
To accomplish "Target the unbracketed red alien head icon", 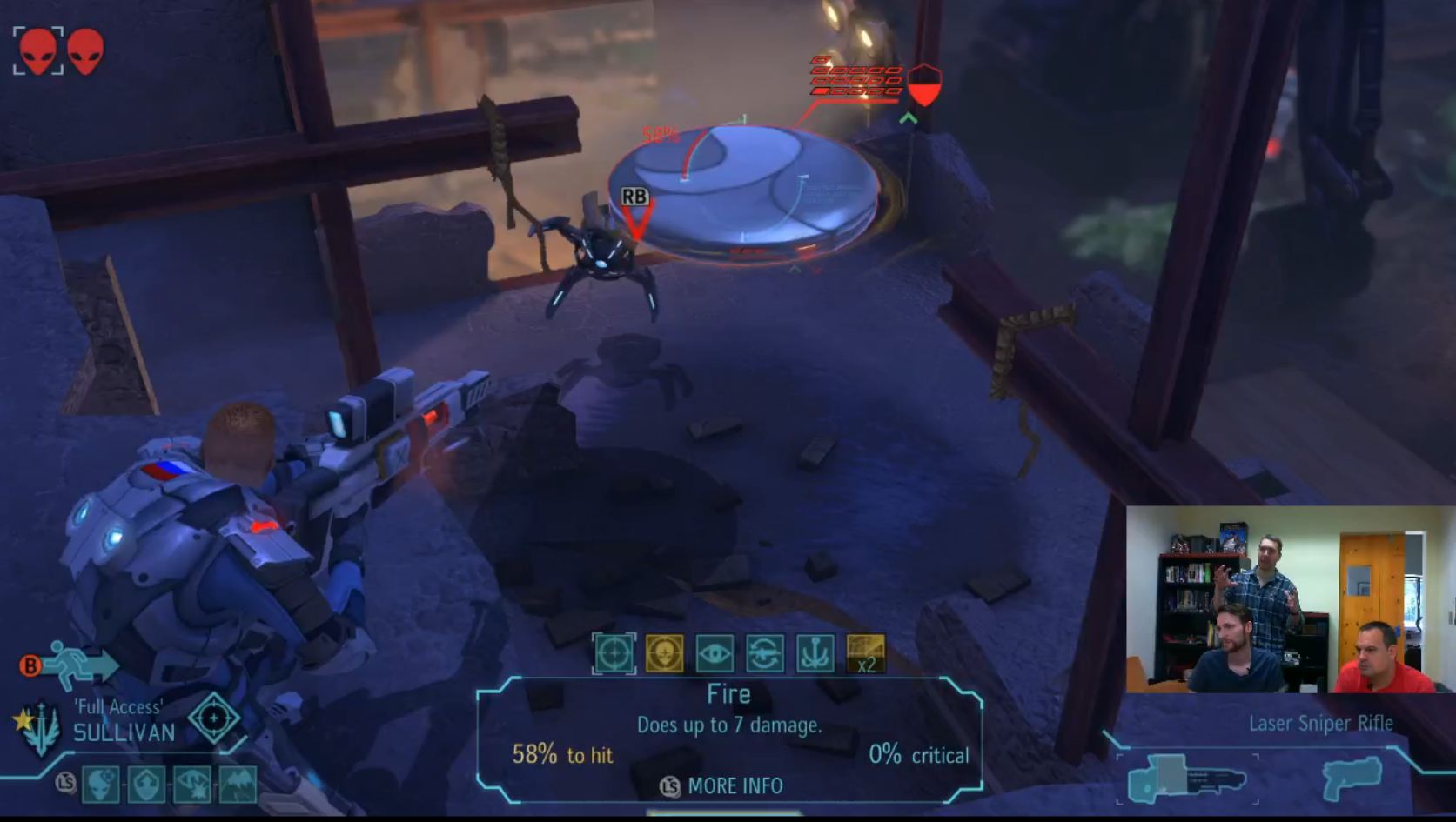I will click(x=85, y=50).
